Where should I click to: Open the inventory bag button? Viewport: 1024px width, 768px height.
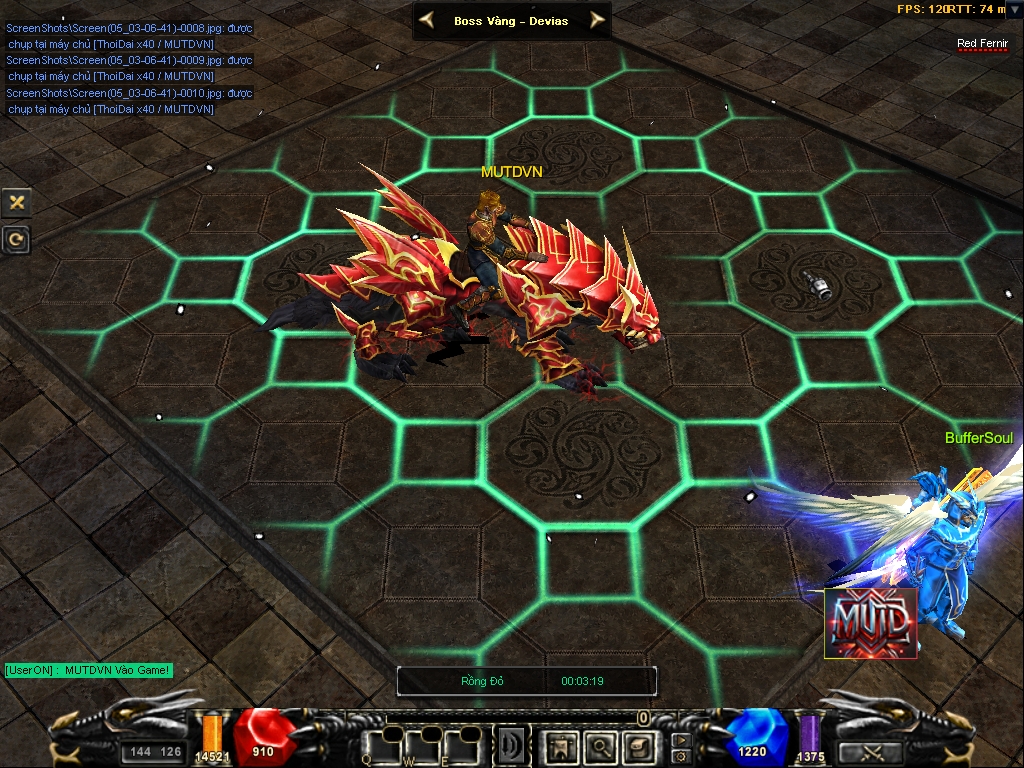pyautogui.click(x=637, y=745)
